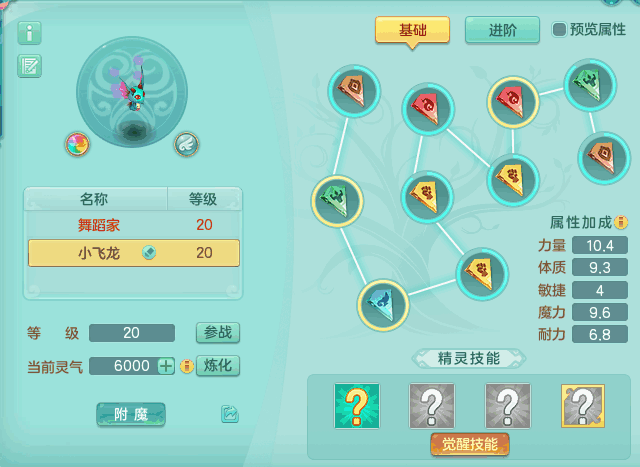Open the info "i" button
This screenshot has width=640, height=467.
(x=30, y=33)
